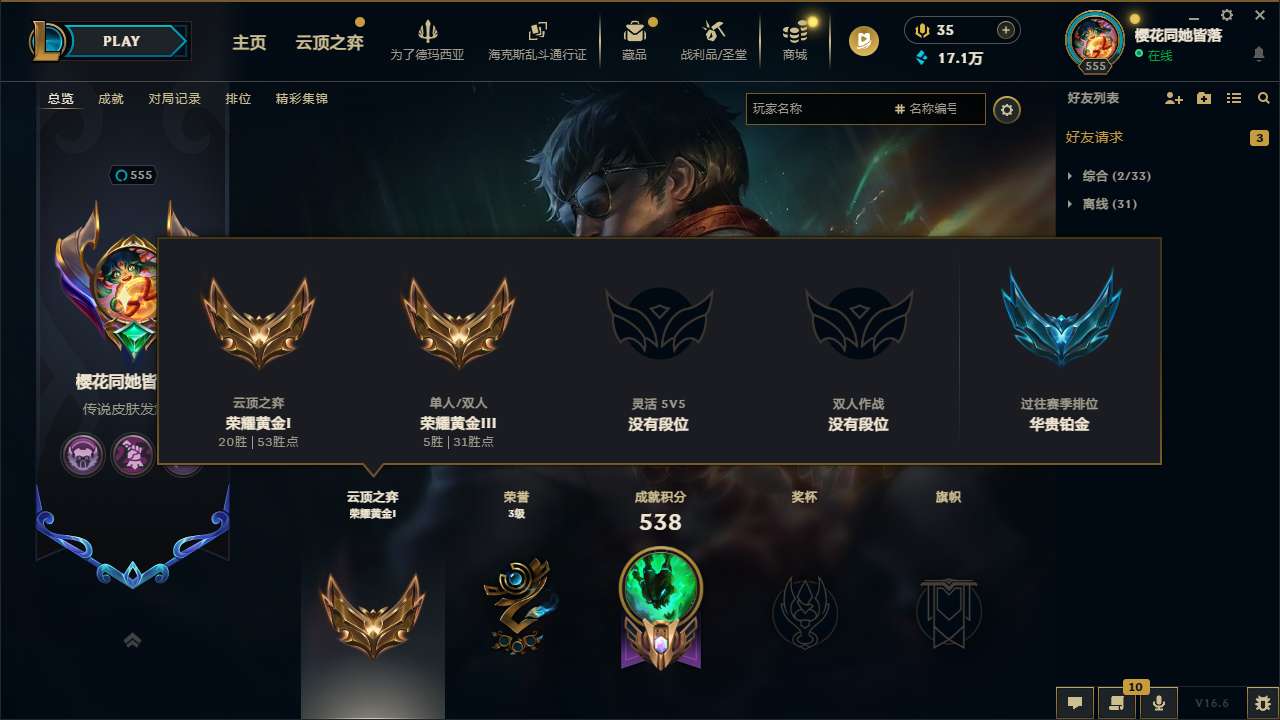
Task: Open player search settings gear
Action: (x=1007, y=109)
